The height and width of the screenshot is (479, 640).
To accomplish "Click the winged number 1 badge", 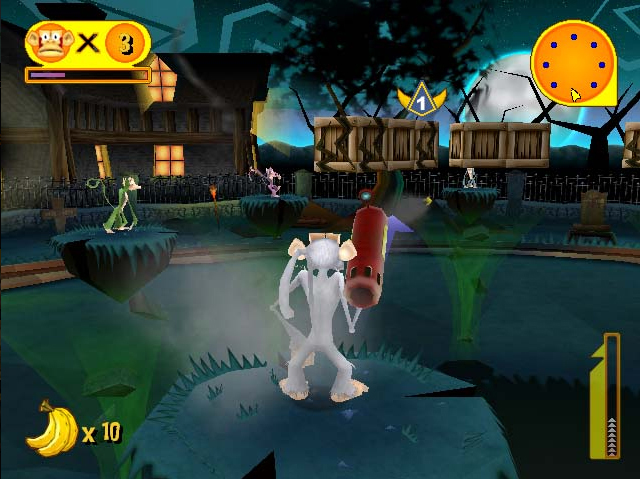I will (x=421, y=100).
